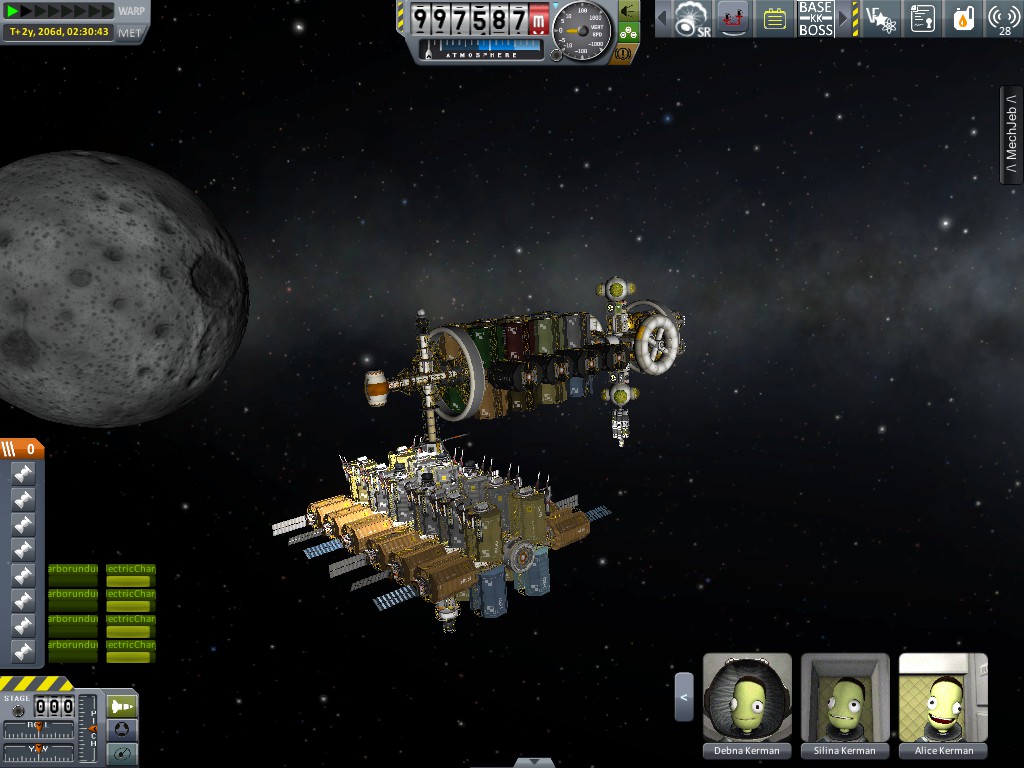The width and height of the screenshot is (1024, 768).
Task: Open the MechJeb side tab
Action: click(x=1011, y=134)
